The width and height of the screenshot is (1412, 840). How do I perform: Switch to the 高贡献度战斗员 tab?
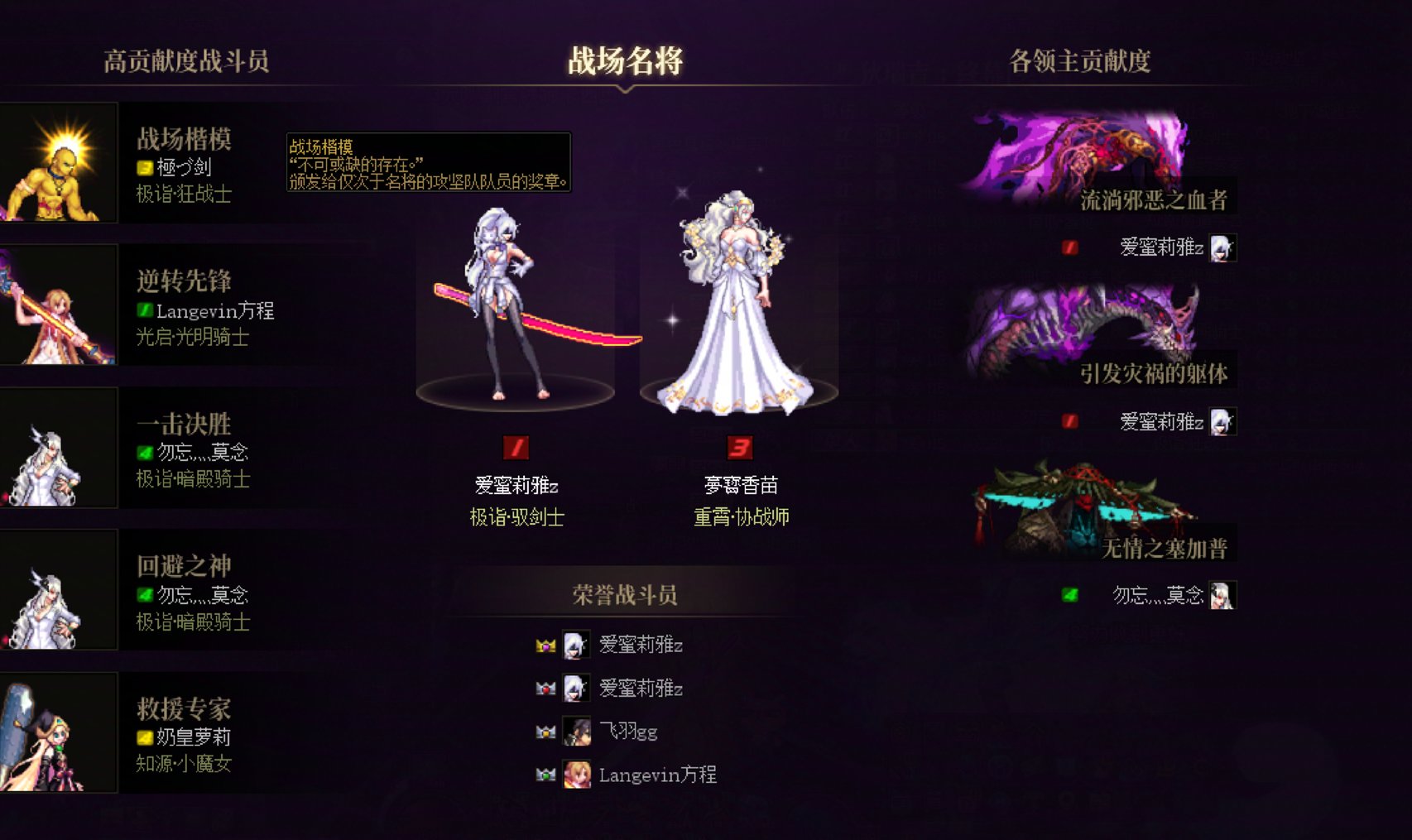click(x=188, y=59)
